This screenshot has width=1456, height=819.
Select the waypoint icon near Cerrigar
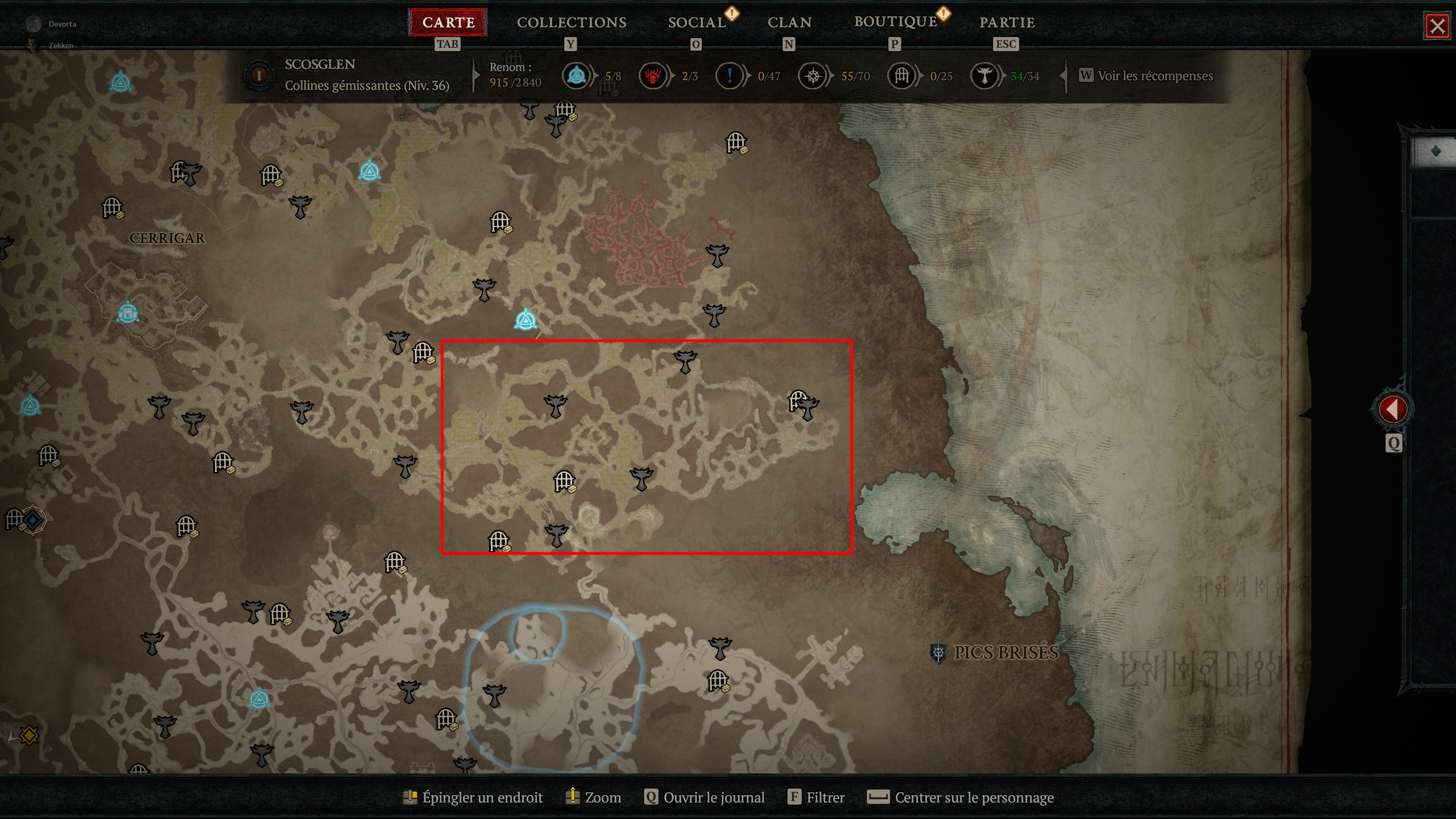31,406
